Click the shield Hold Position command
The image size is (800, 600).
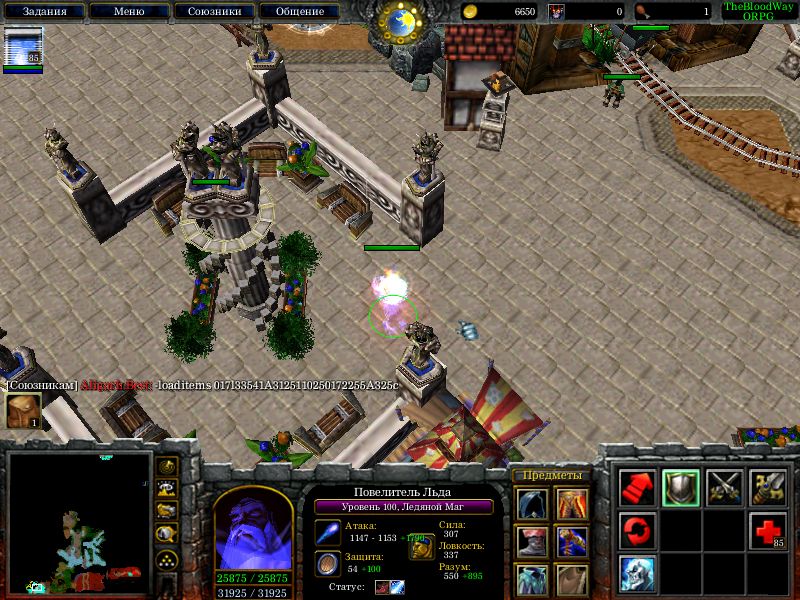pyautogui.click(x=681, y=487)
